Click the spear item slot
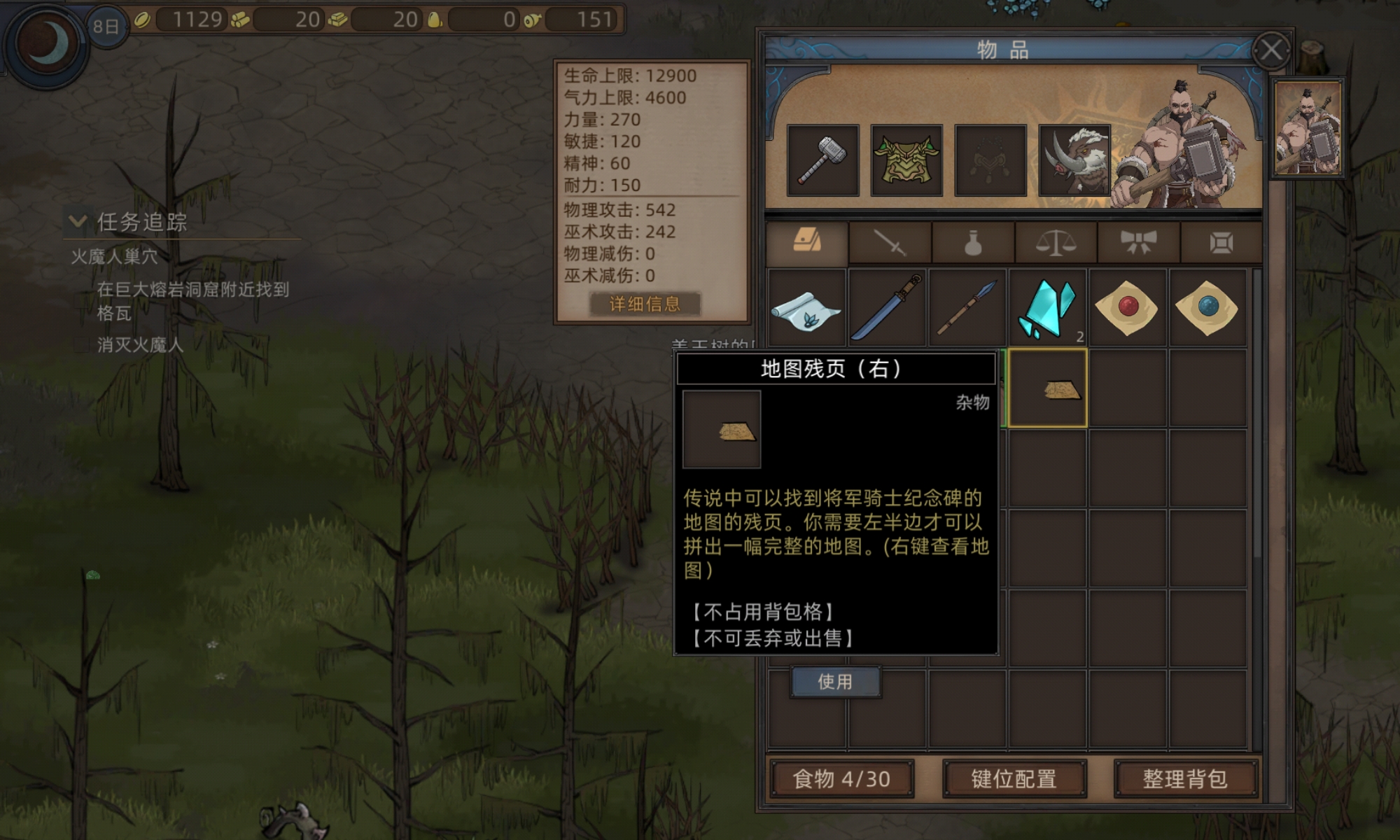Image resolution: width=1400 pixels, height=840 pixels. (x=969, y=308)
